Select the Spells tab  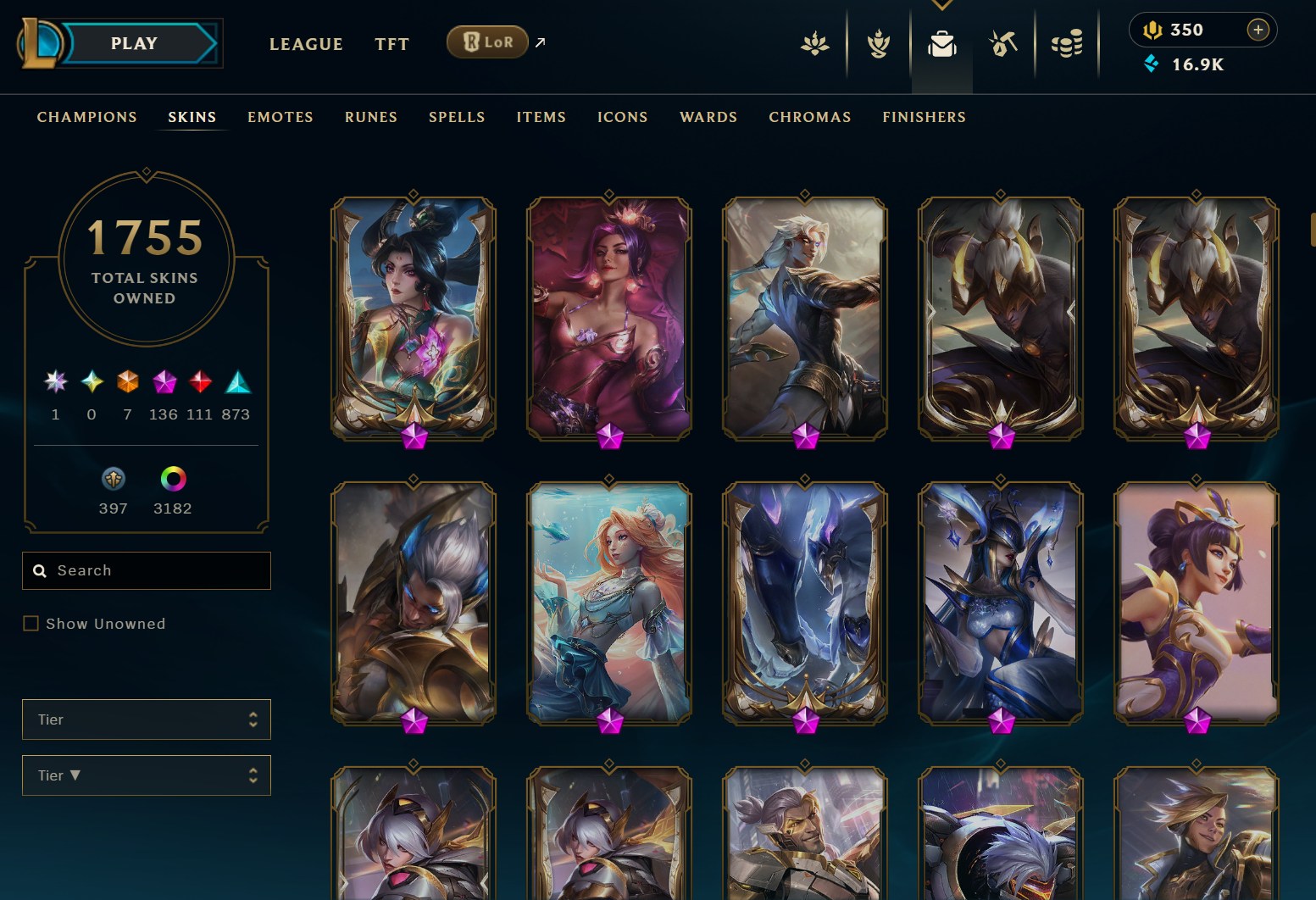[457, 117]
